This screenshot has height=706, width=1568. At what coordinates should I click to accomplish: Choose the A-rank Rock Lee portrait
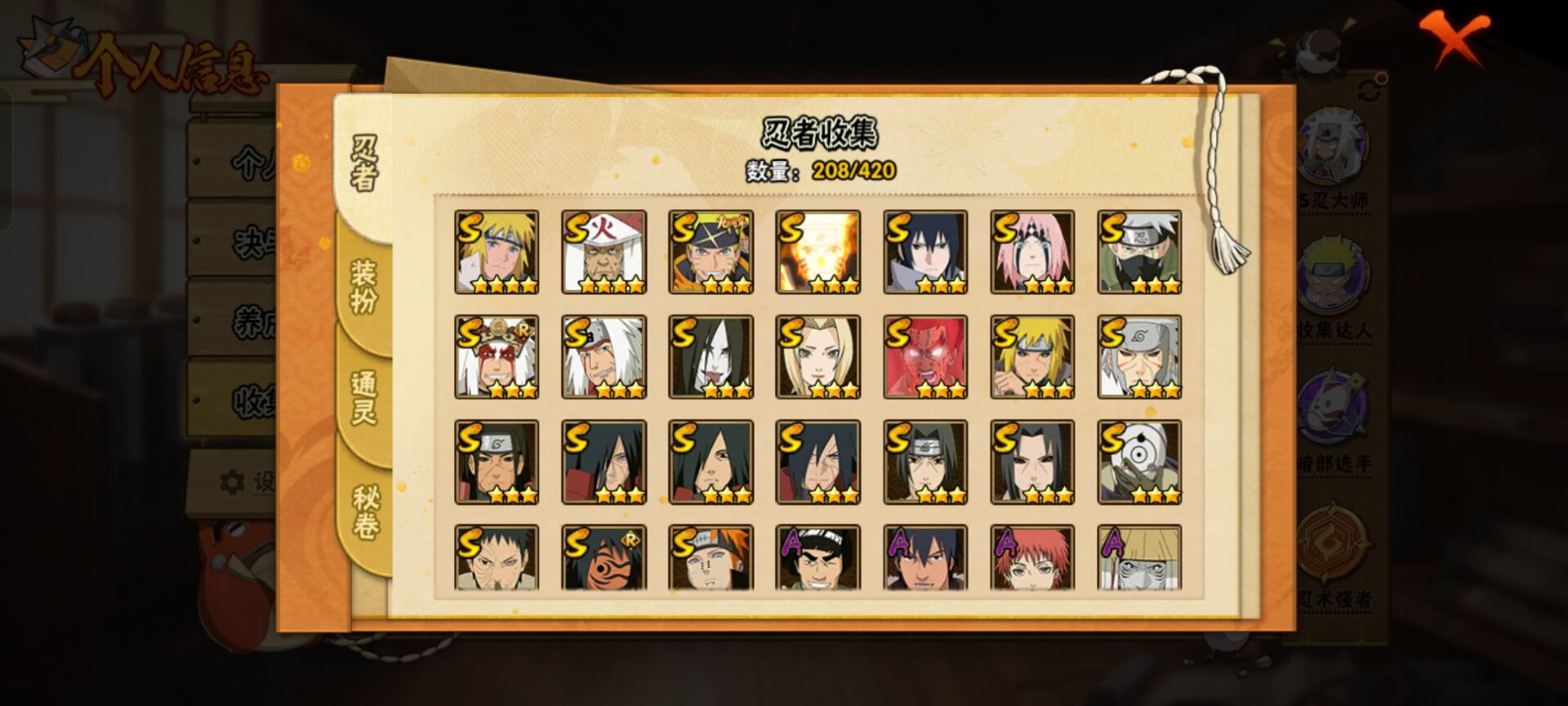pos(817,558)
